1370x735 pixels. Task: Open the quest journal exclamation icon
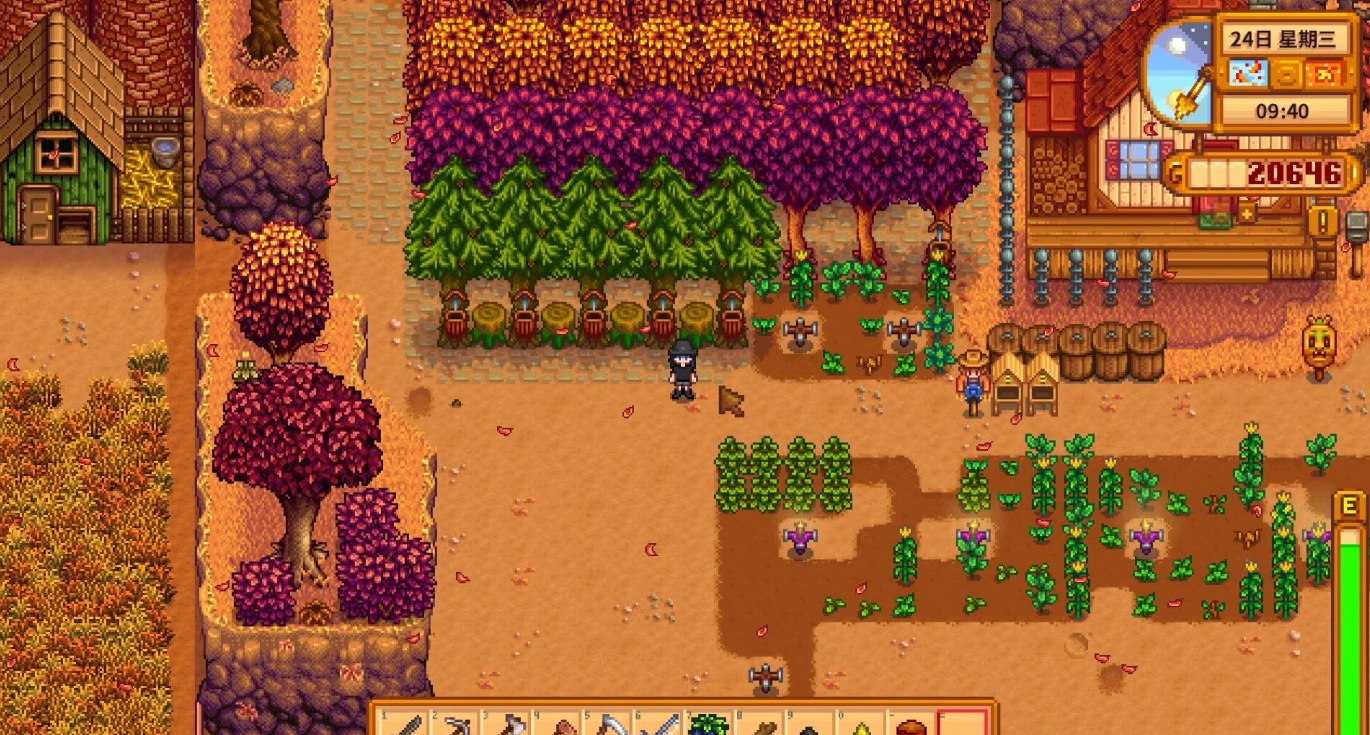click(1321, 220)
